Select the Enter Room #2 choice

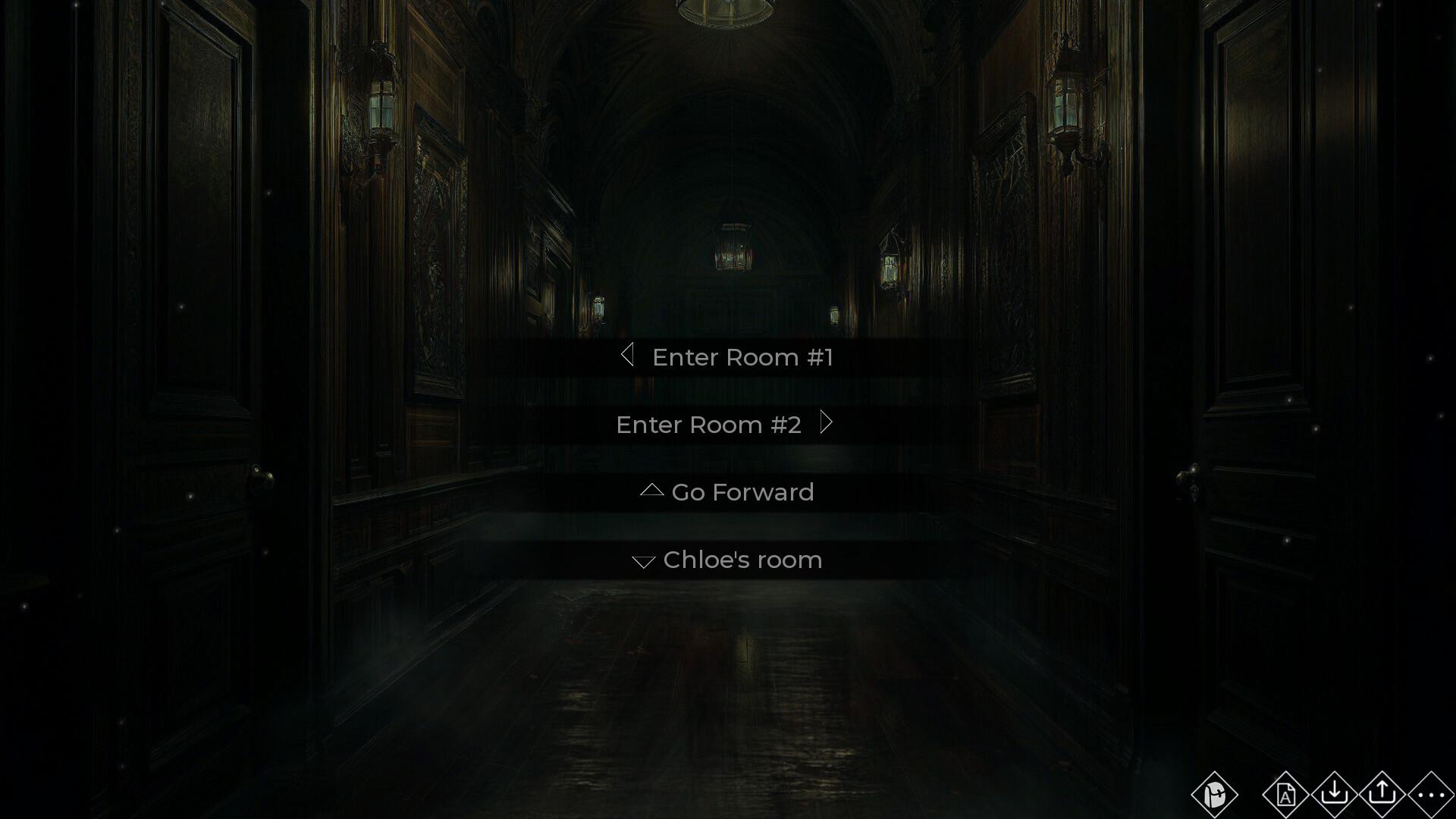pos(709,425)
